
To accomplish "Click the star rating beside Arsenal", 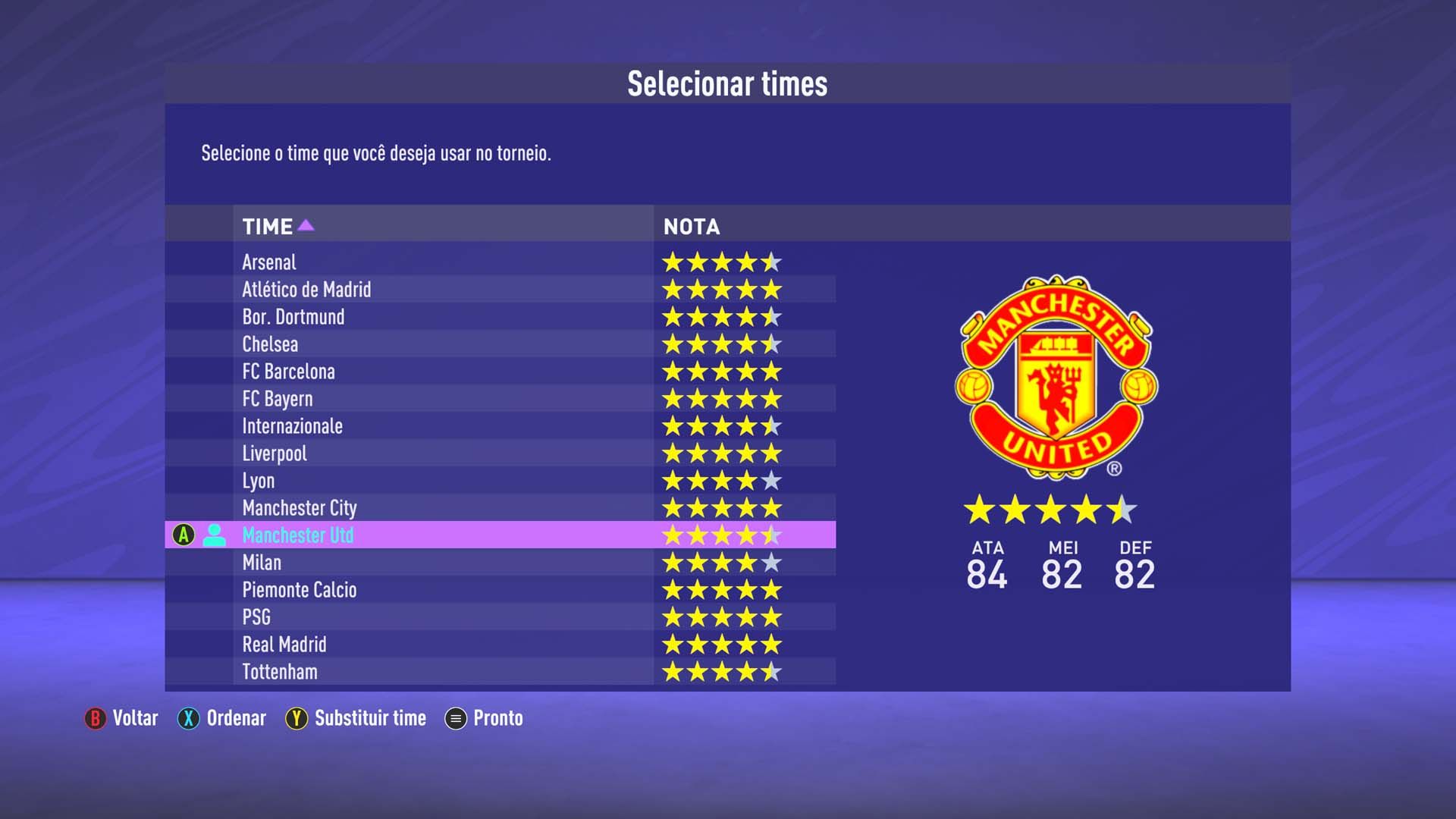I will pos(720,262).
